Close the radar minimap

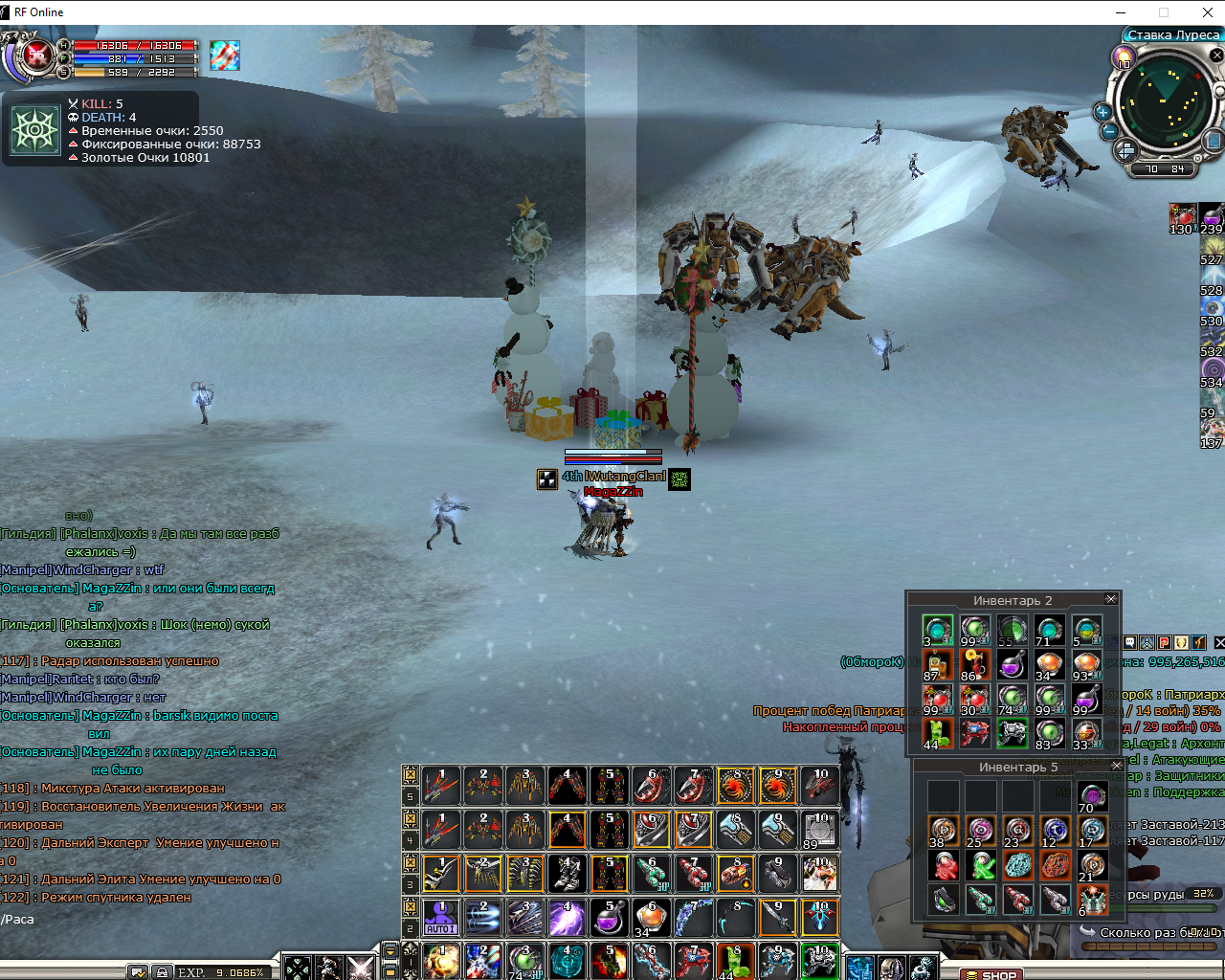[1216, 56]
